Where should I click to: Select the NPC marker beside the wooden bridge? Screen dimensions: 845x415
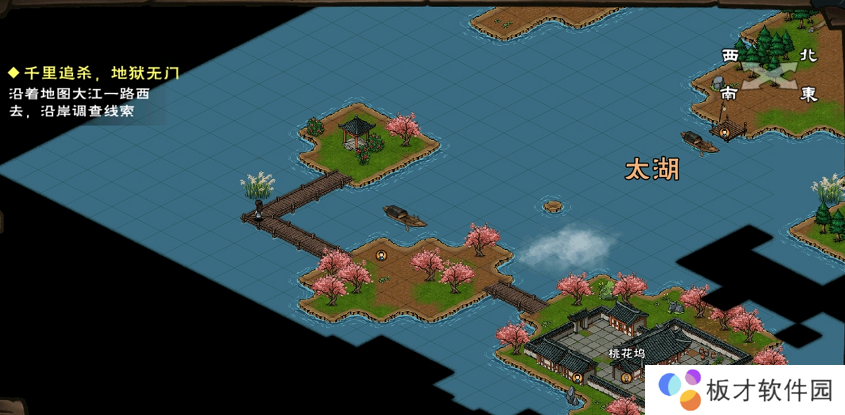(x=381, y=256)
